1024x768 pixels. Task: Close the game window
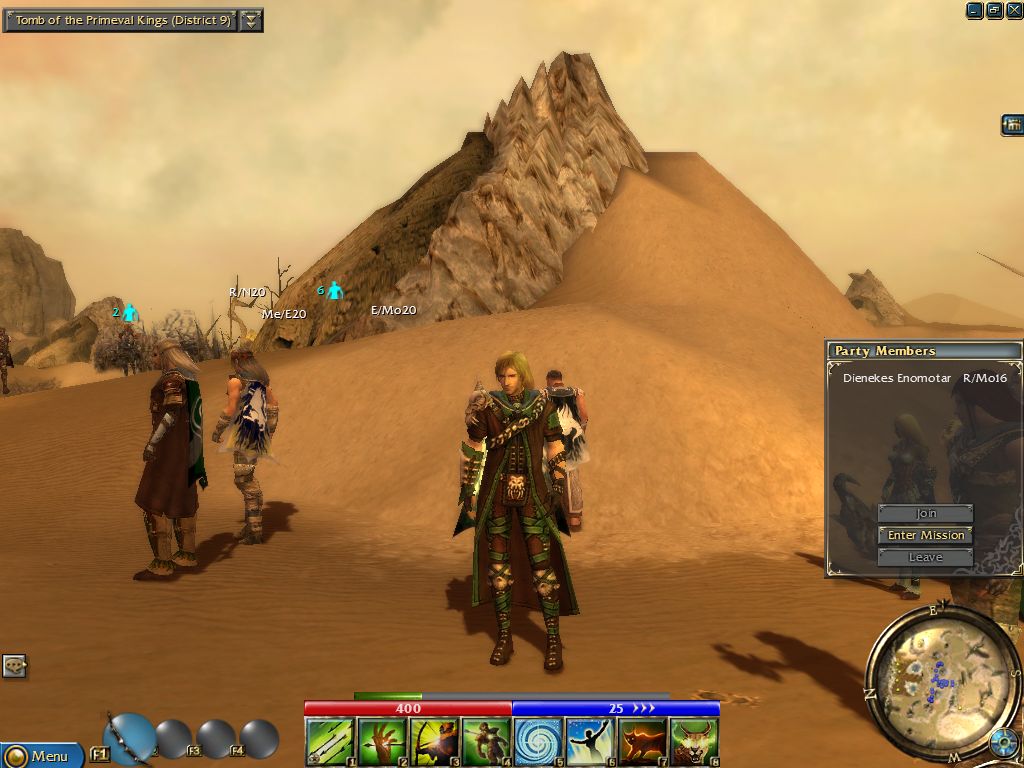click(1014, 10)
